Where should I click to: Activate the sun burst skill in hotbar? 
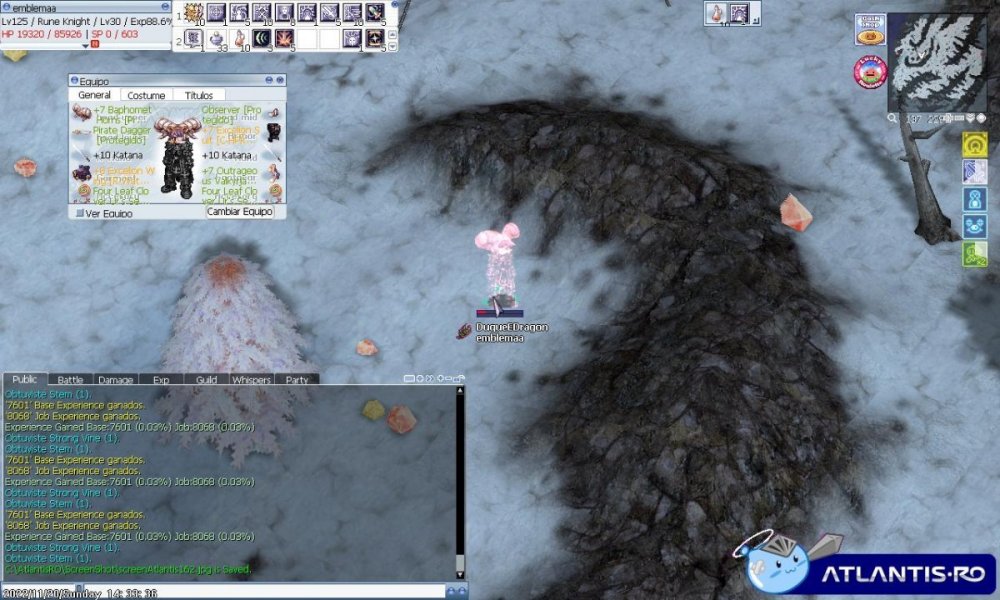click(193, 13)
